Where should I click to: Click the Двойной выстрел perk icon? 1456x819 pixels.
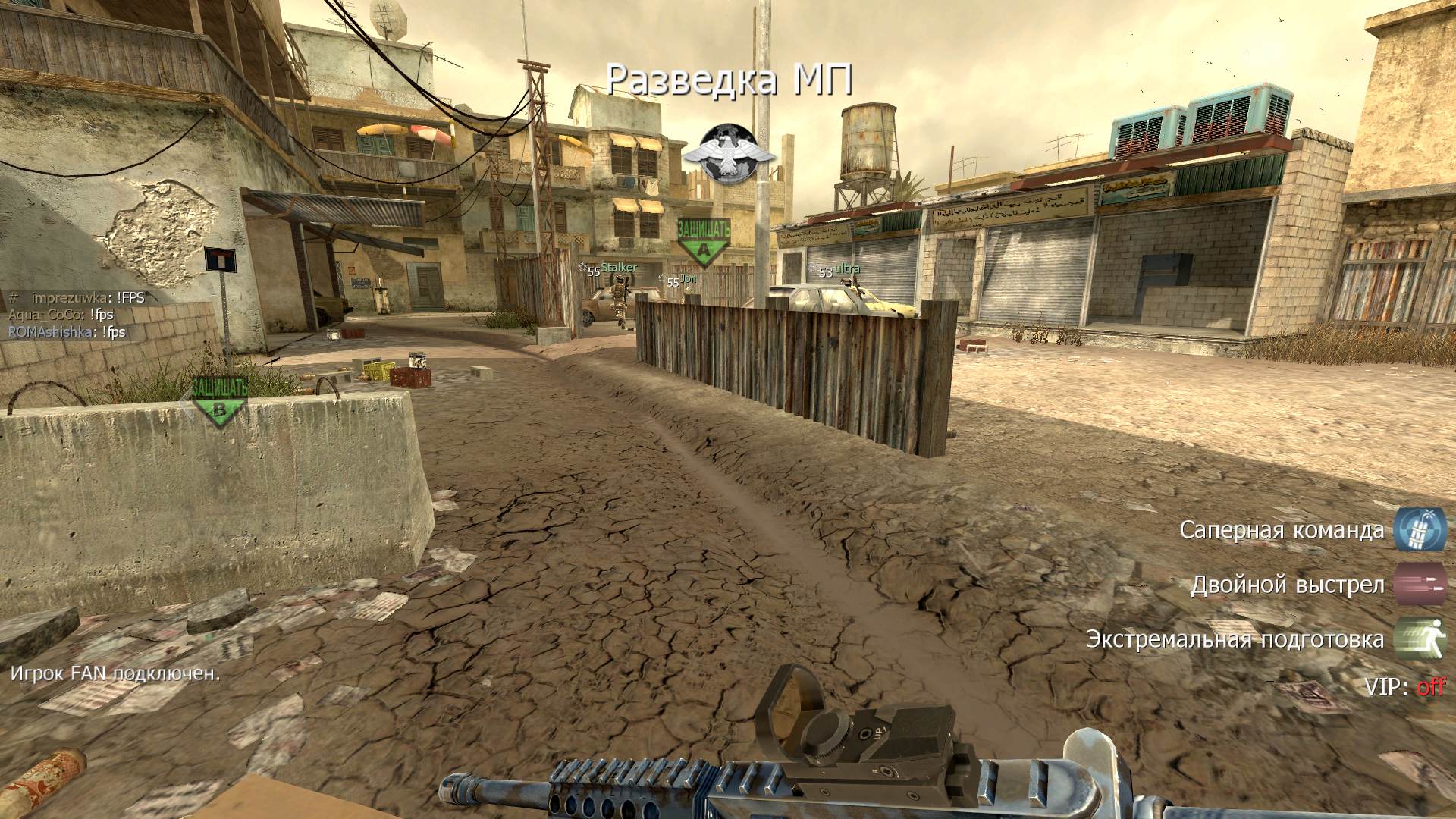click(1420, 584)
